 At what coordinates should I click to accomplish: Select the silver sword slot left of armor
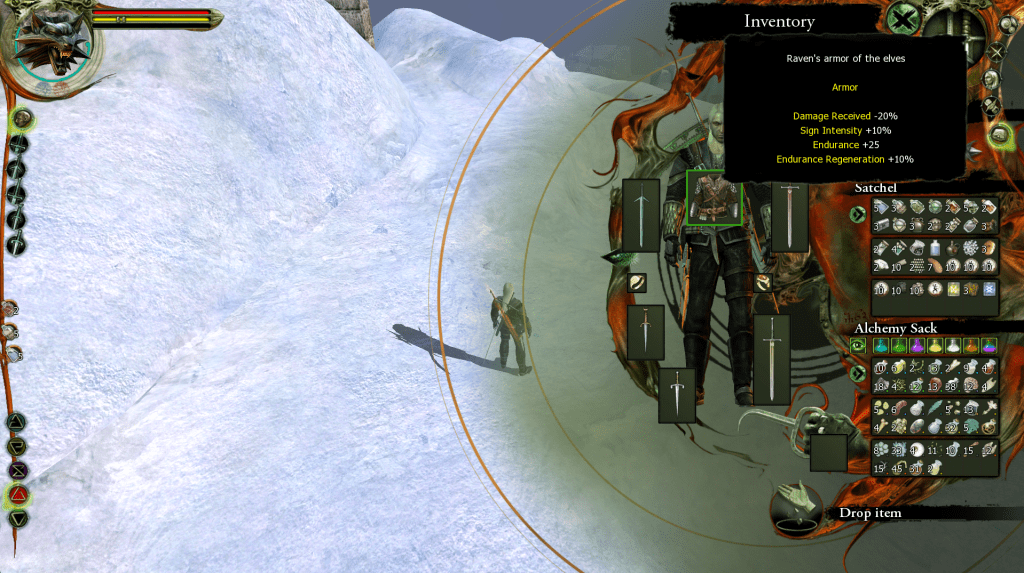[641, 215]
